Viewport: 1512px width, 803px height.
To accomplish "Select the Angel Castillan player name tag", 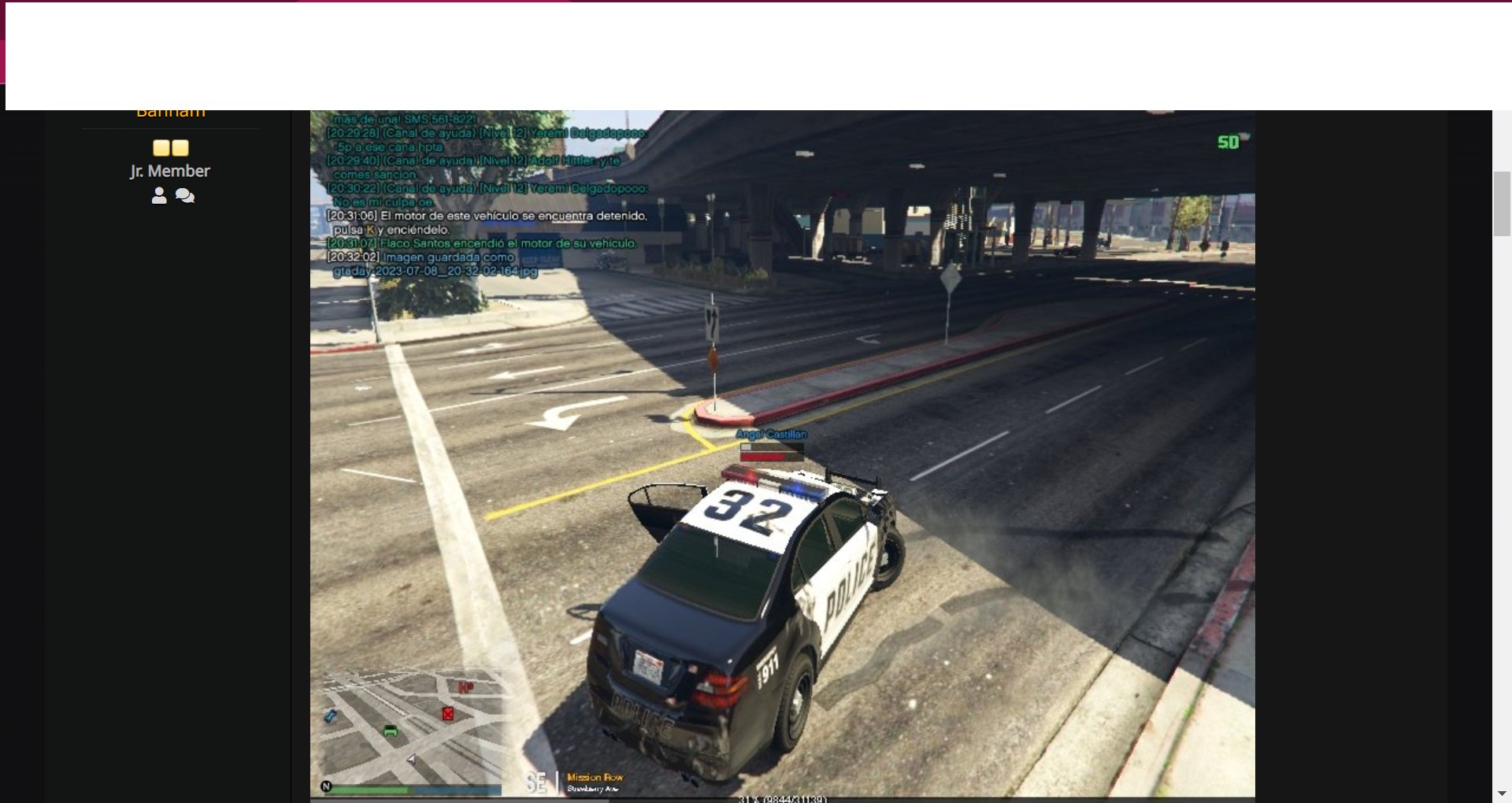I will click(771, 435).
